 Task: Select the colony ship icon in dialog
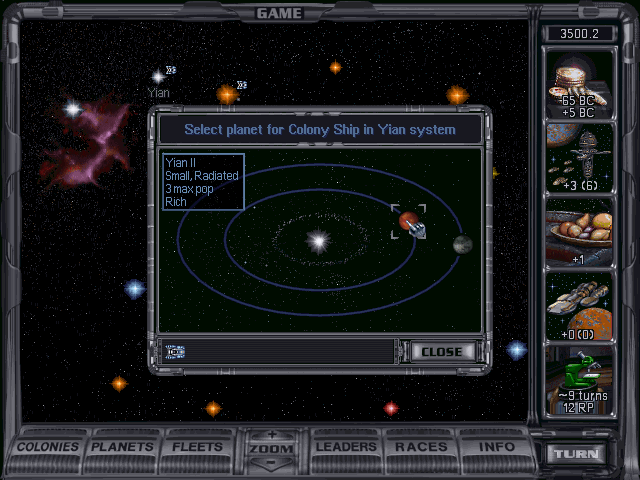click(176, 352)
